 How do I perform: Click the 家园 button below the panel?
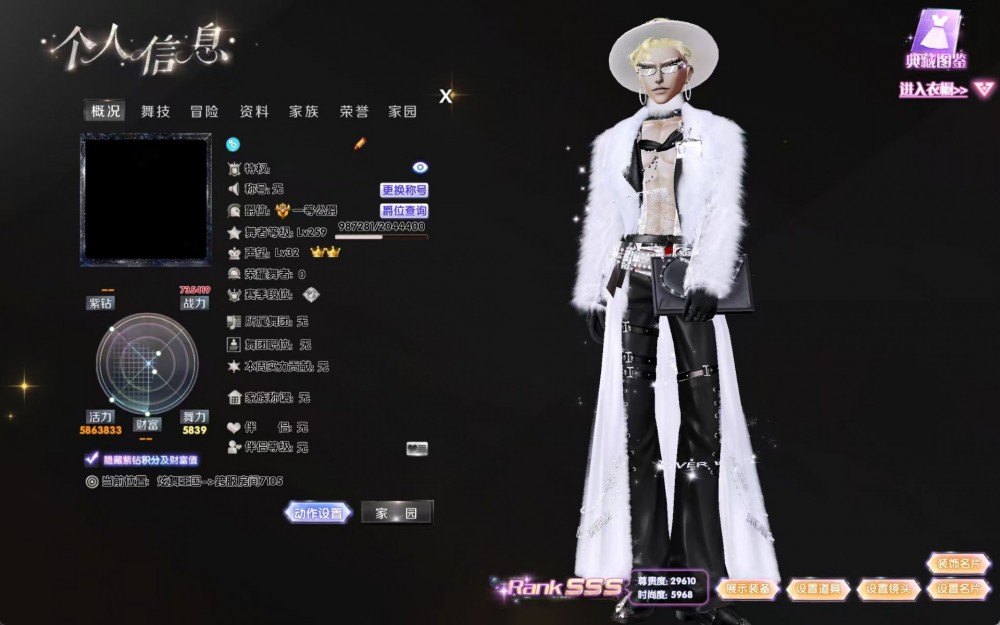click(x=396, y=513)
